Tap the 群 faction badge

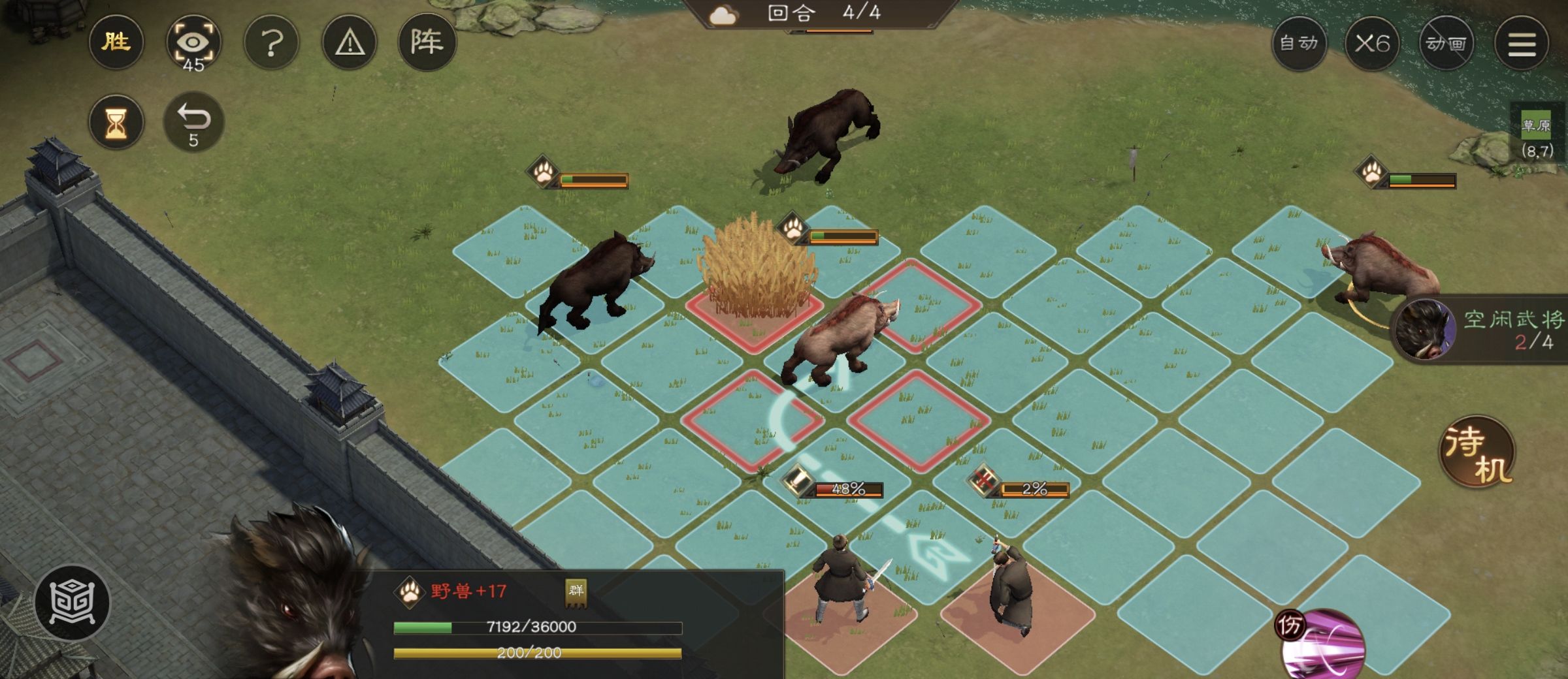576,592
